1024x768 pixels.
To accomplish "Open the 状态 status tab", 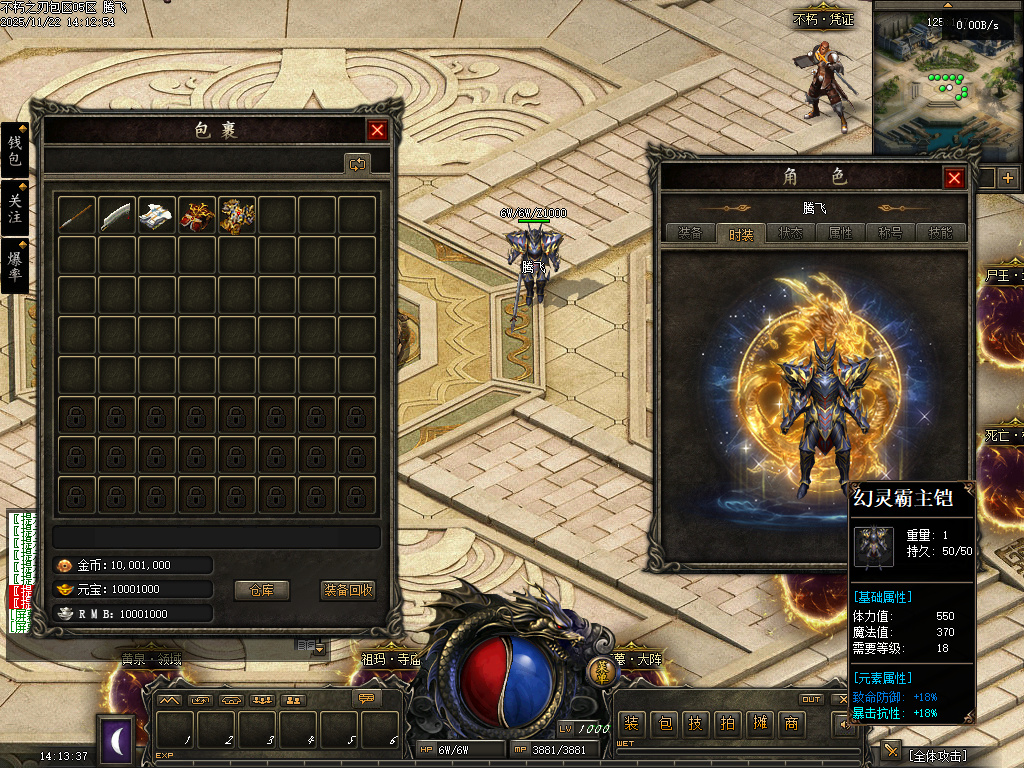I will 790,233.
